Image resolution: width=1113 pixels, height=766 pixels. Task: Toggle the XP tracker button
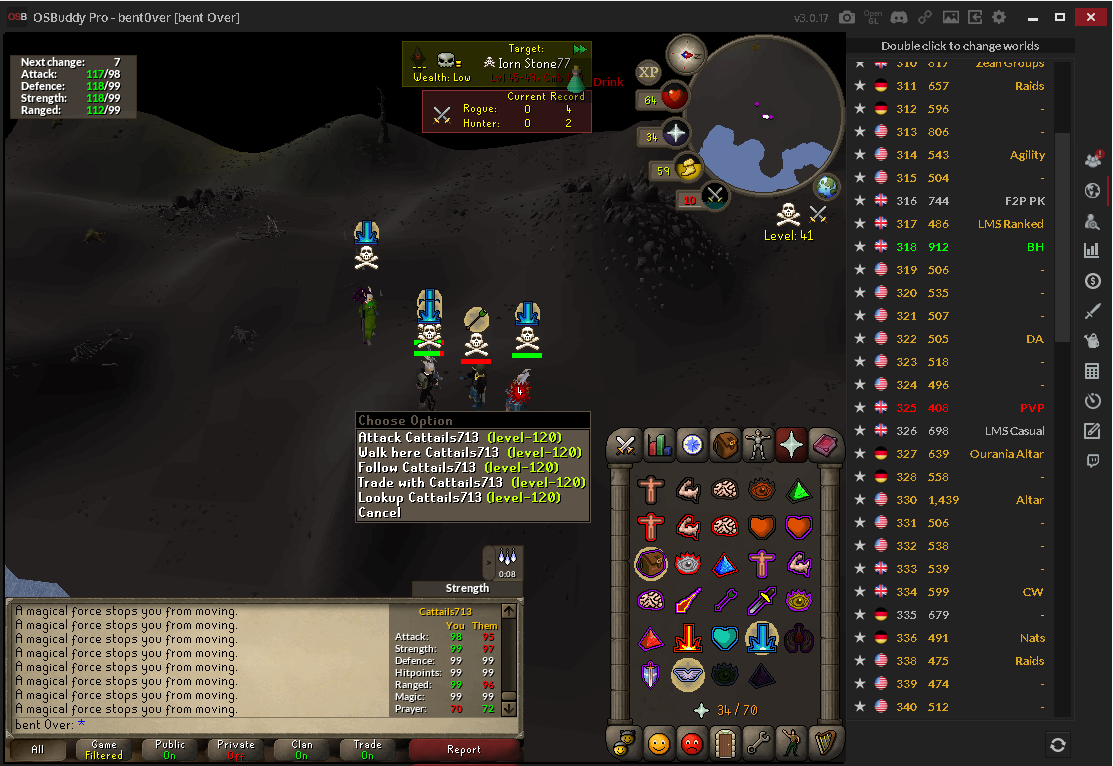(648, 72)
